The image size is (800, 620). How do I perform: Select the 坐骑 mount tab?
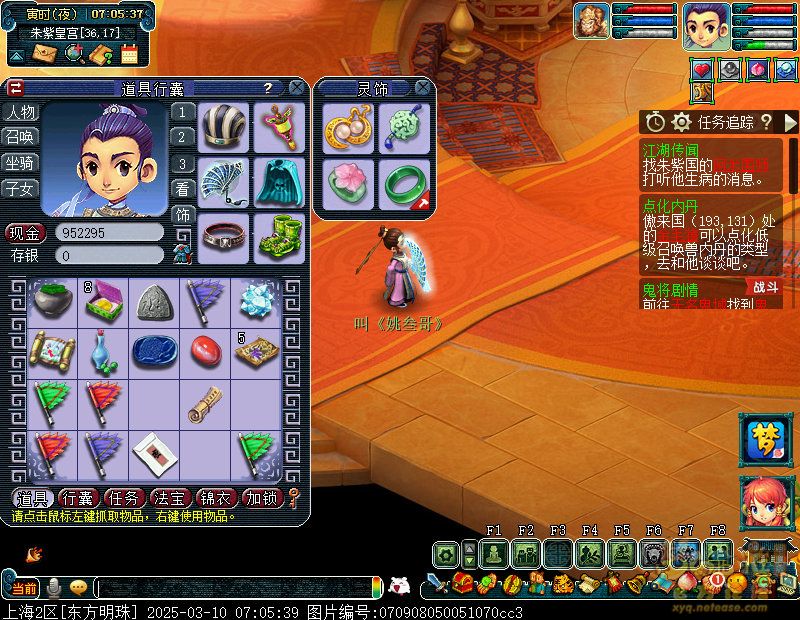20,162
